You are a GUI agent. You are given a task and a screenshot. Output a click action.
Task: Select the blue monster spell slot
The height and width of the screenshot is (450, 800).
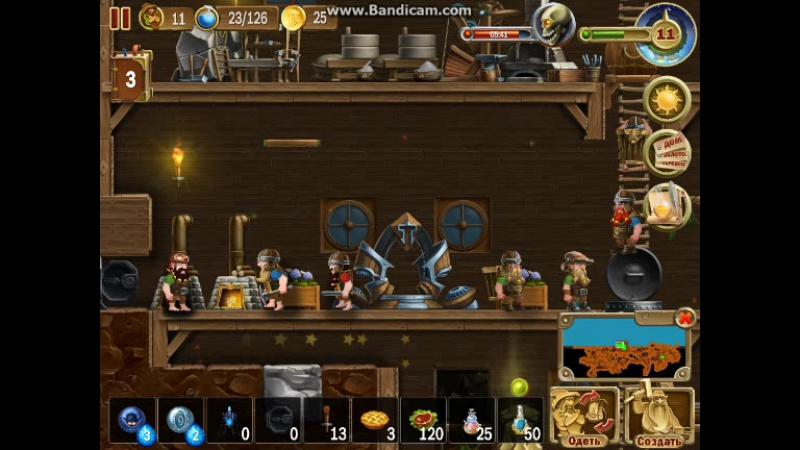tap(132, 420)
